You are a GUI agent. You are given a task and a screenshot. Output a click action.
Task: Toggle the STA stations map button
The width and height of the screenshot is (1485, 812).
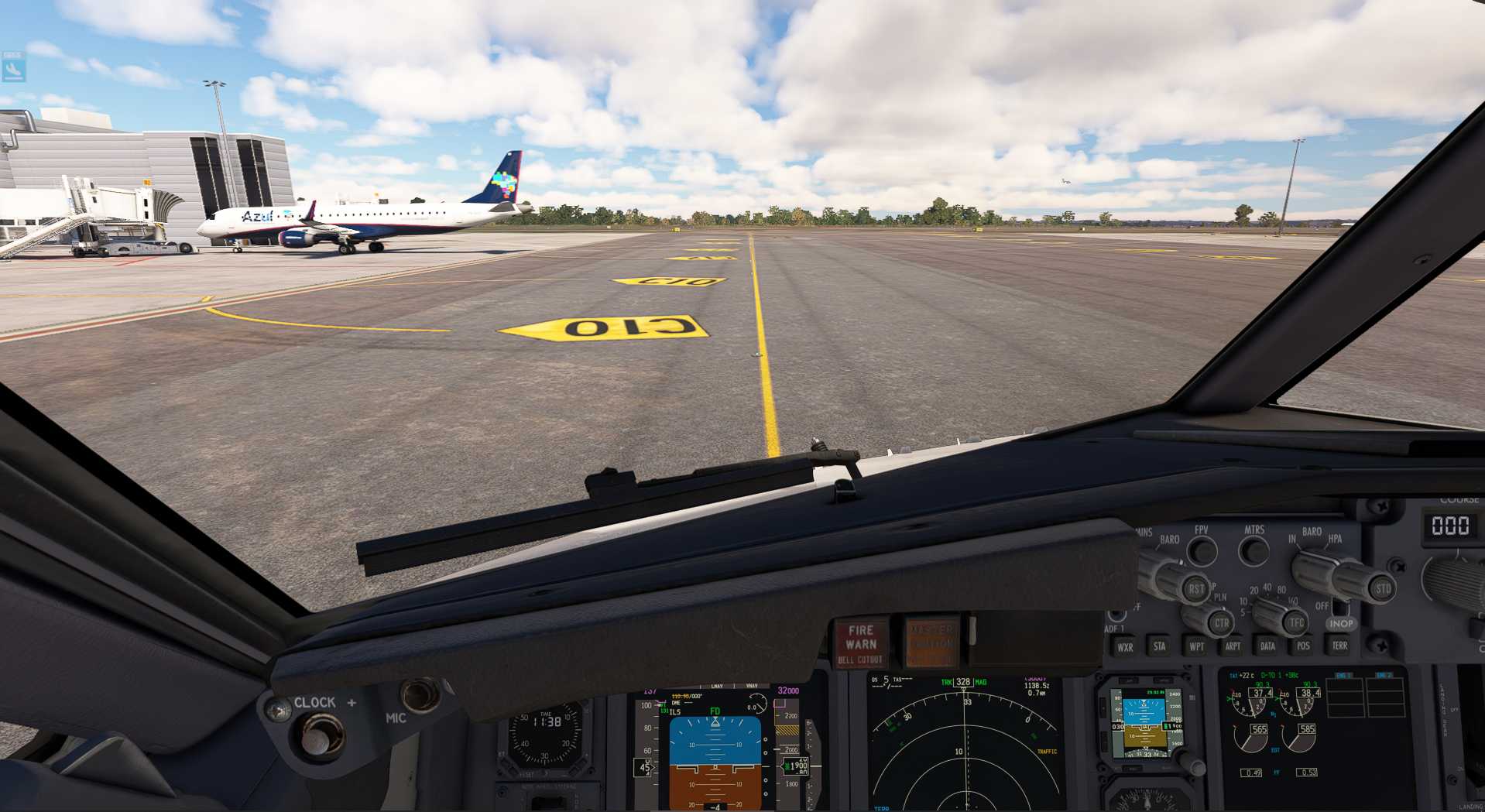(1159, 646)
